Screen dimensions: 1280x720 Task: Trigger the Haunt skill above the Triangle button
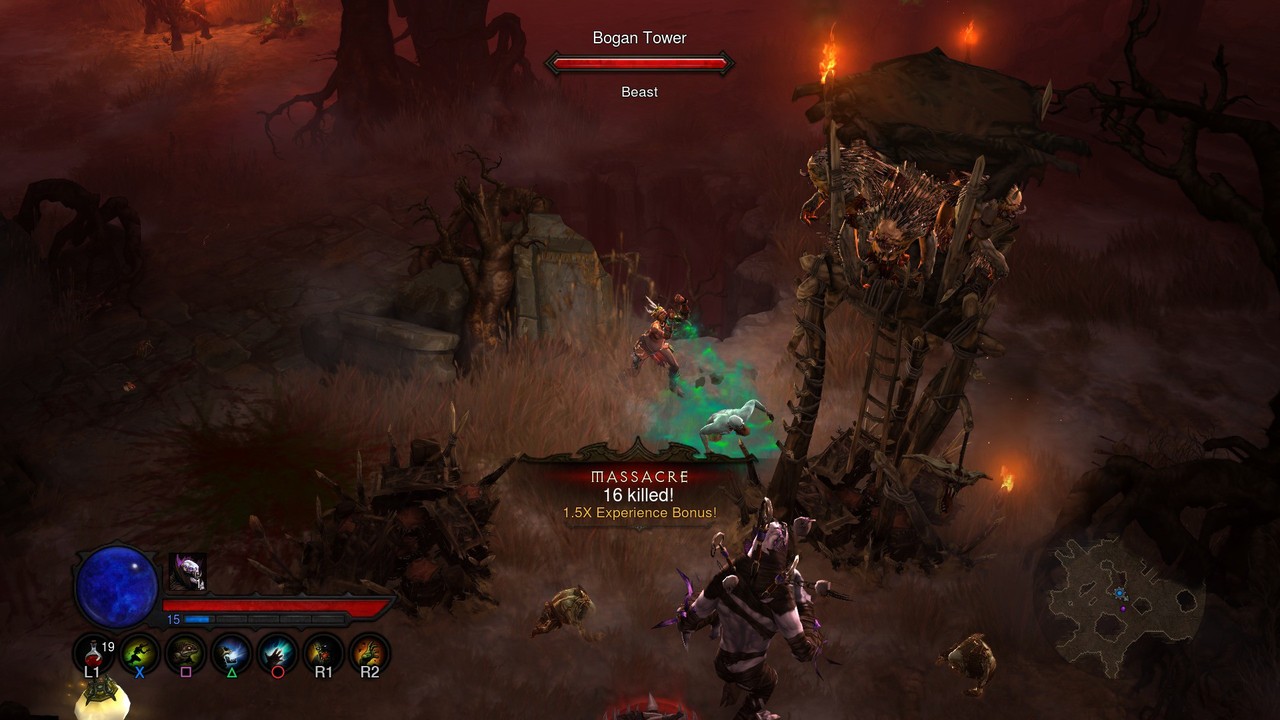(231, 652)
